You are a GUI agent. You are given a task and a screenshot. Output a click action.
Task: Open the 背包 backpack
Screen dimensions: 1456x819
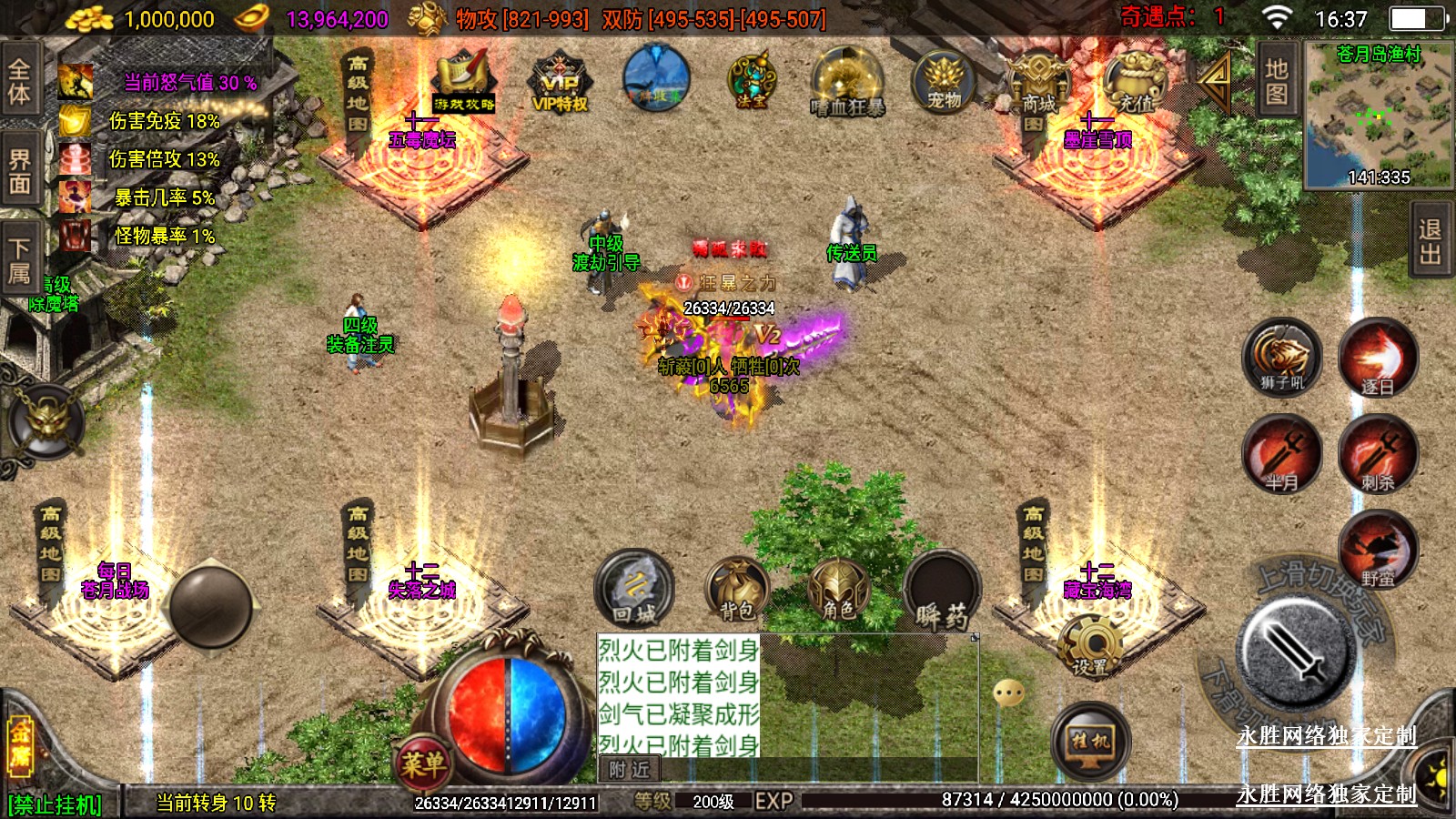(x=737, y=589)
